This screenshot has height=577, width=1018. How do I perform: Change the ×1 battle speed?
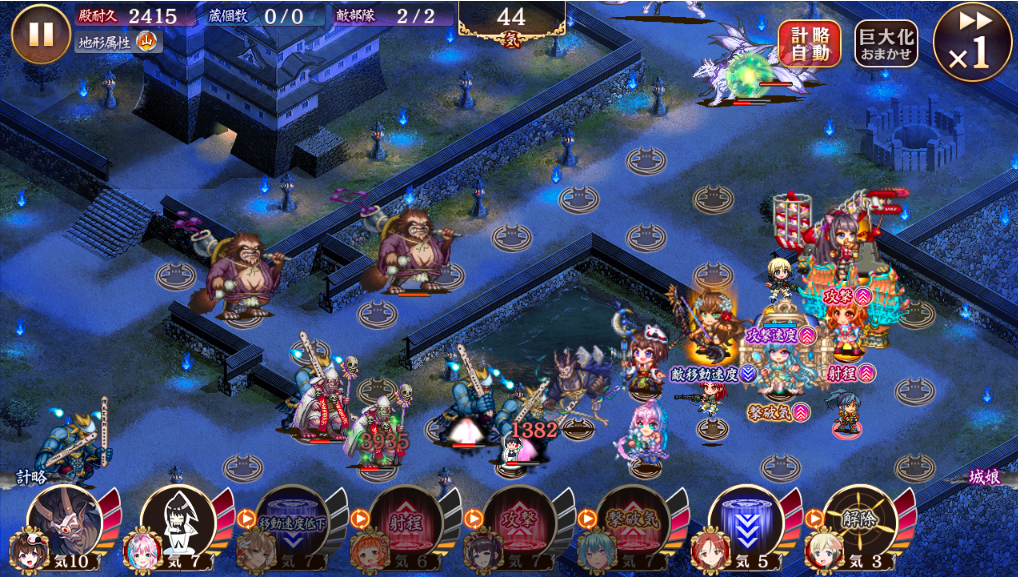[x=971, y=42]
